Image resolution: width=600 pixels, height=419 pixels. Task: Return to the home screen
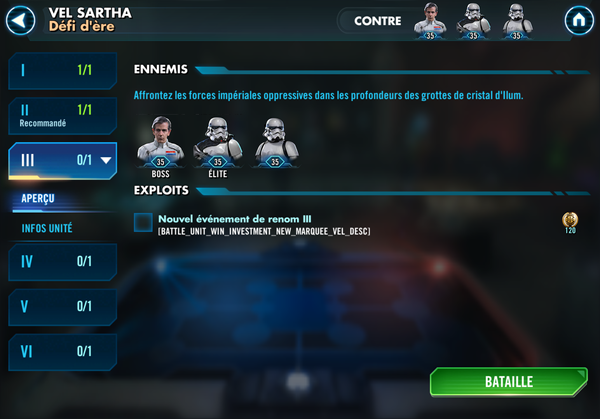click(x=578, y=20)
